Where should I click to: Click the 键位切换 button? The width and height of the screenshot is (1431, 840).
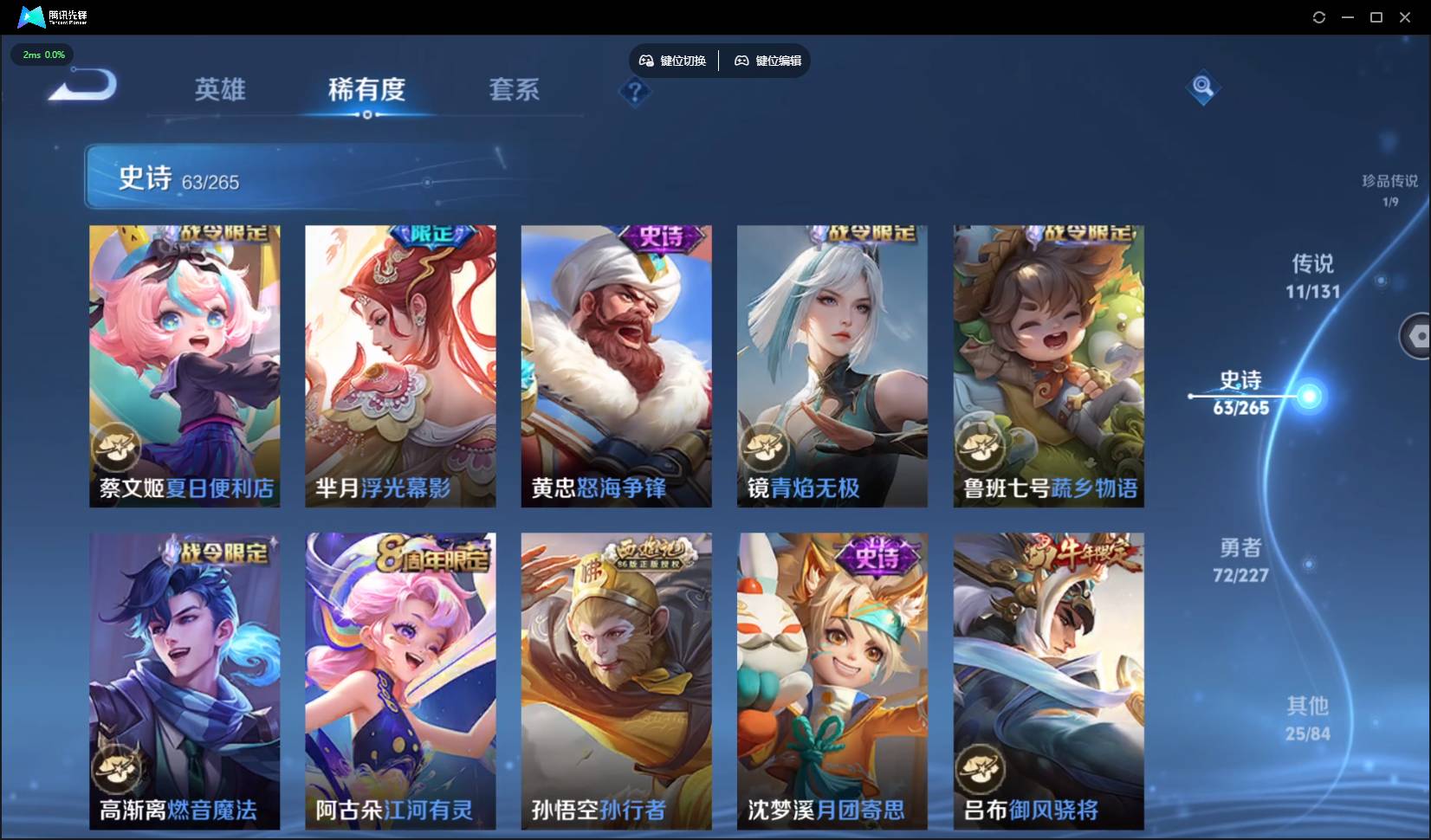[x=675, y=61]
